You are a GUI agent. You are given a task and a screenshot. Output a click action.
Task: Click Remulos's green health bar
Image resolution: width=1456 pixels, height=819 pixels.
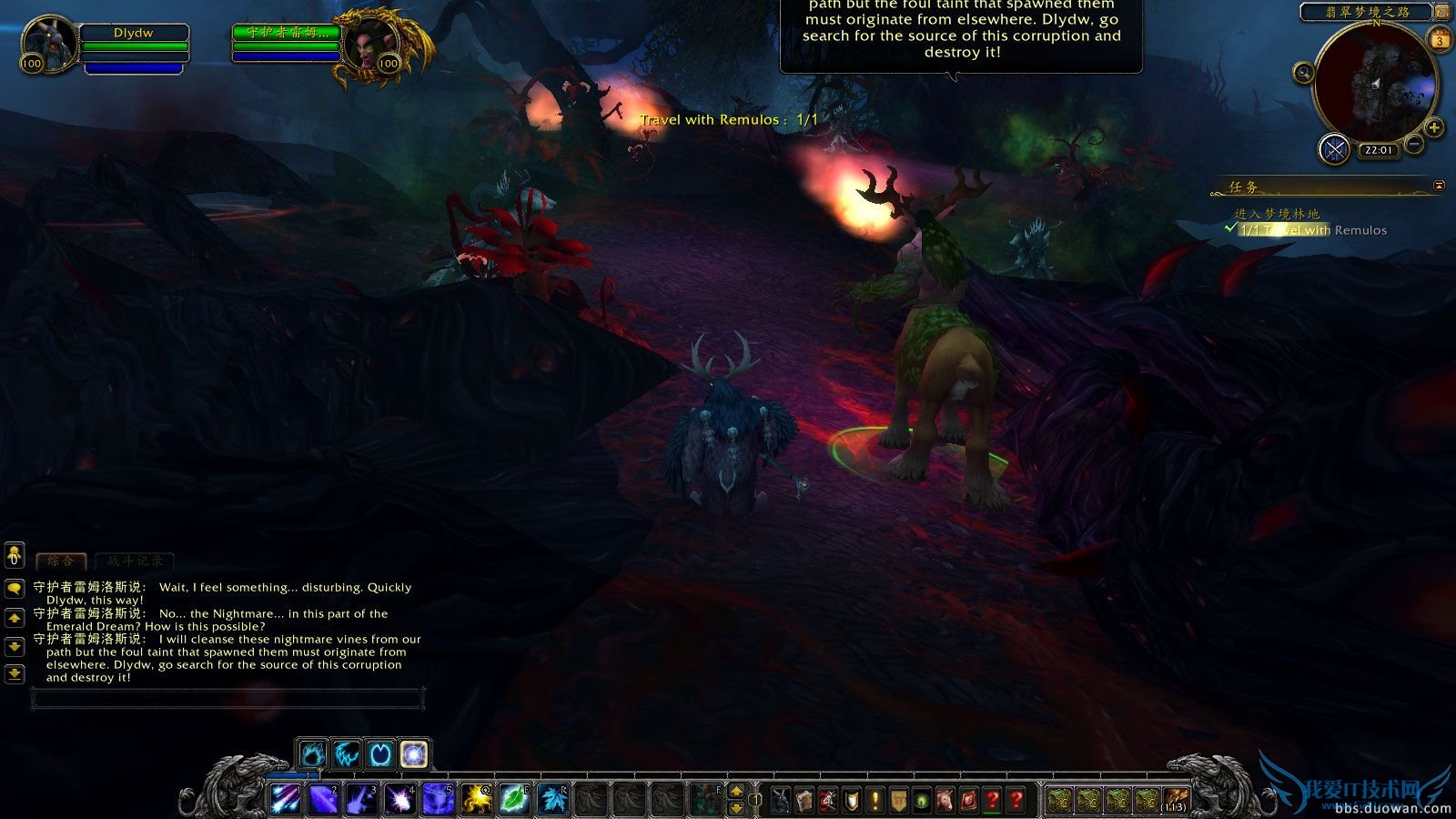click(x=287, y=46)
